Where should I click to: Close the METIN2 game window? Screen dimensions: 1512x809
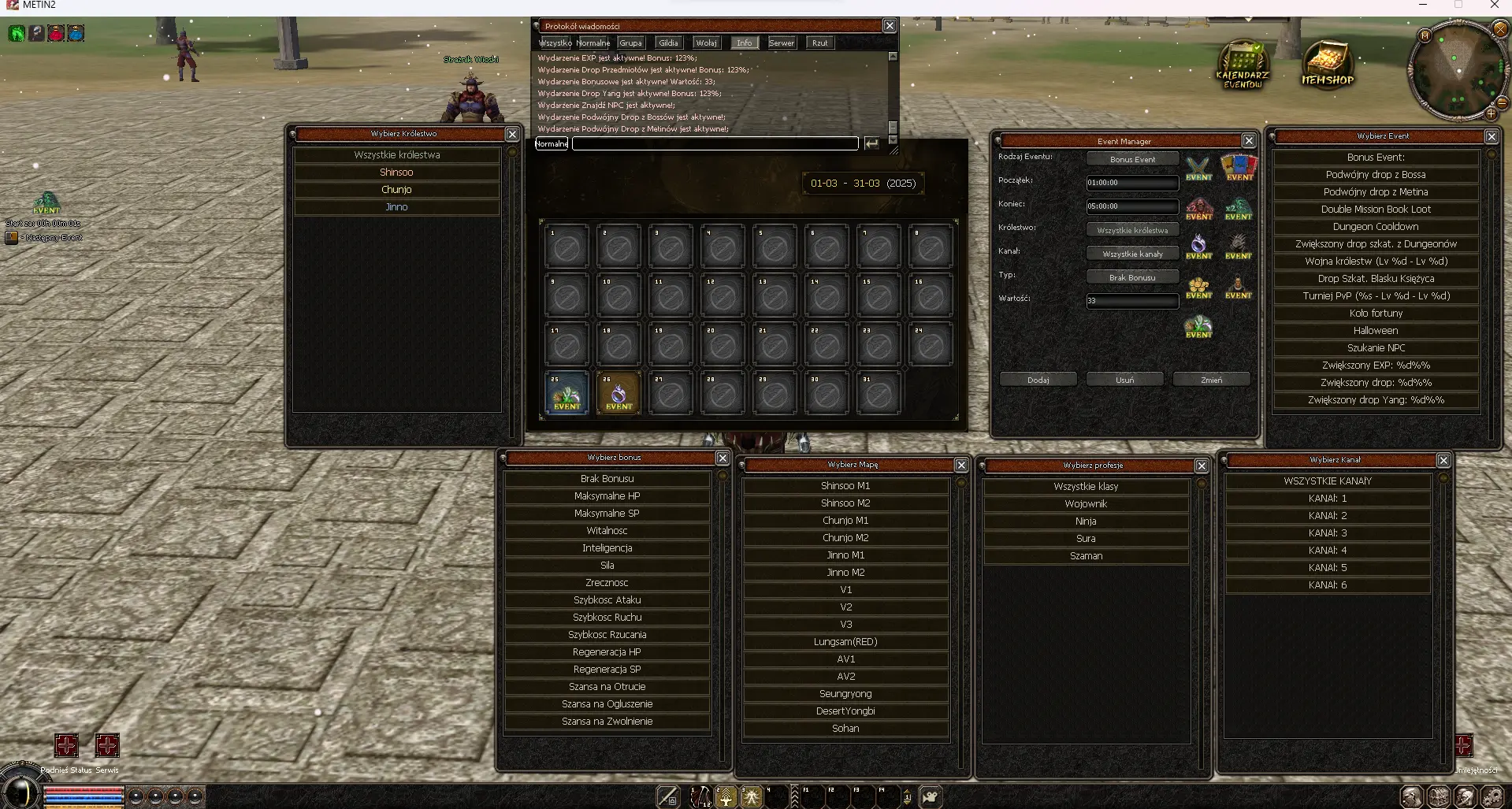1494,6
